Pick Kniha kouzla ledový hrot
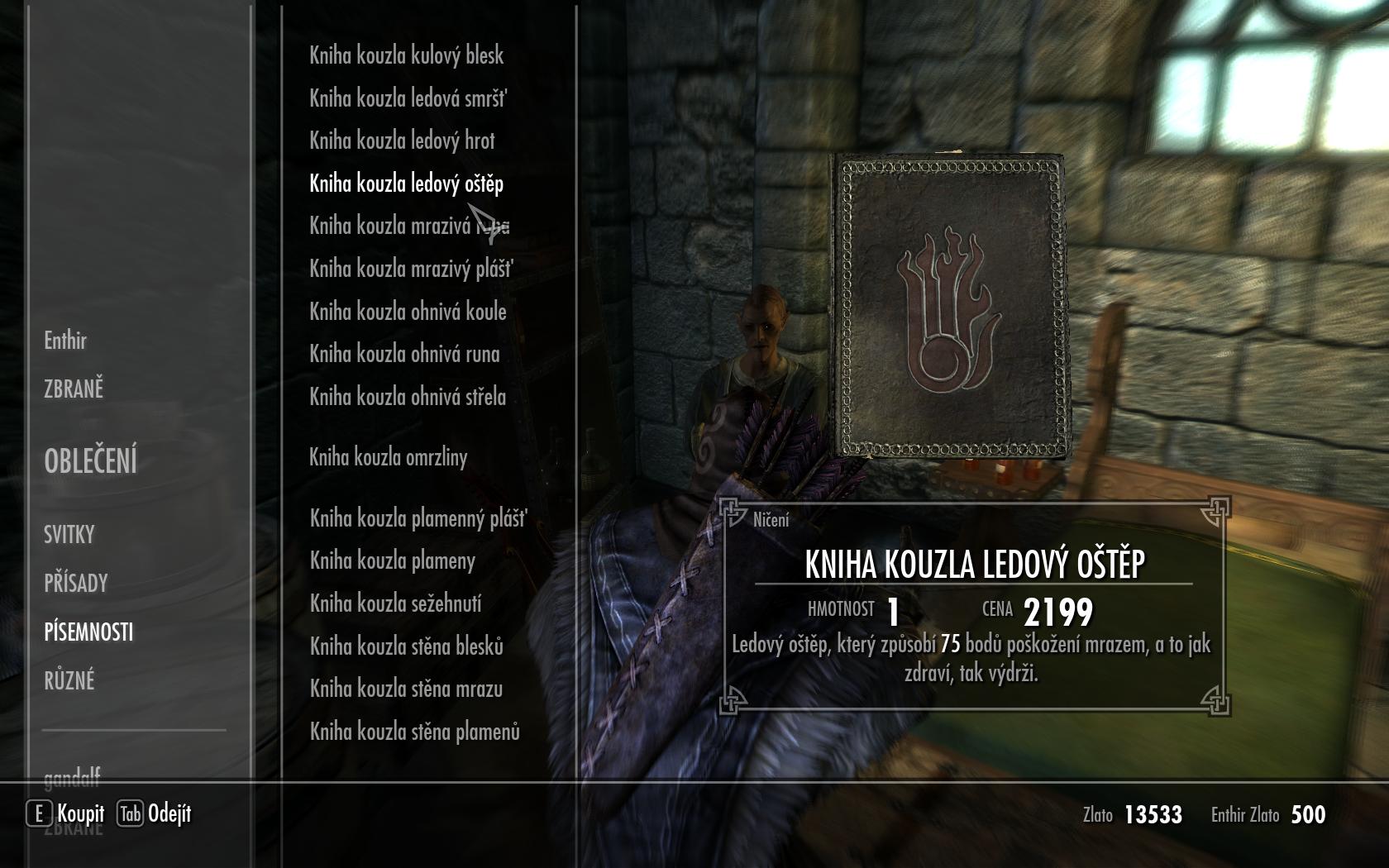This screenshot has width=1389, height=868. (402, 141)
